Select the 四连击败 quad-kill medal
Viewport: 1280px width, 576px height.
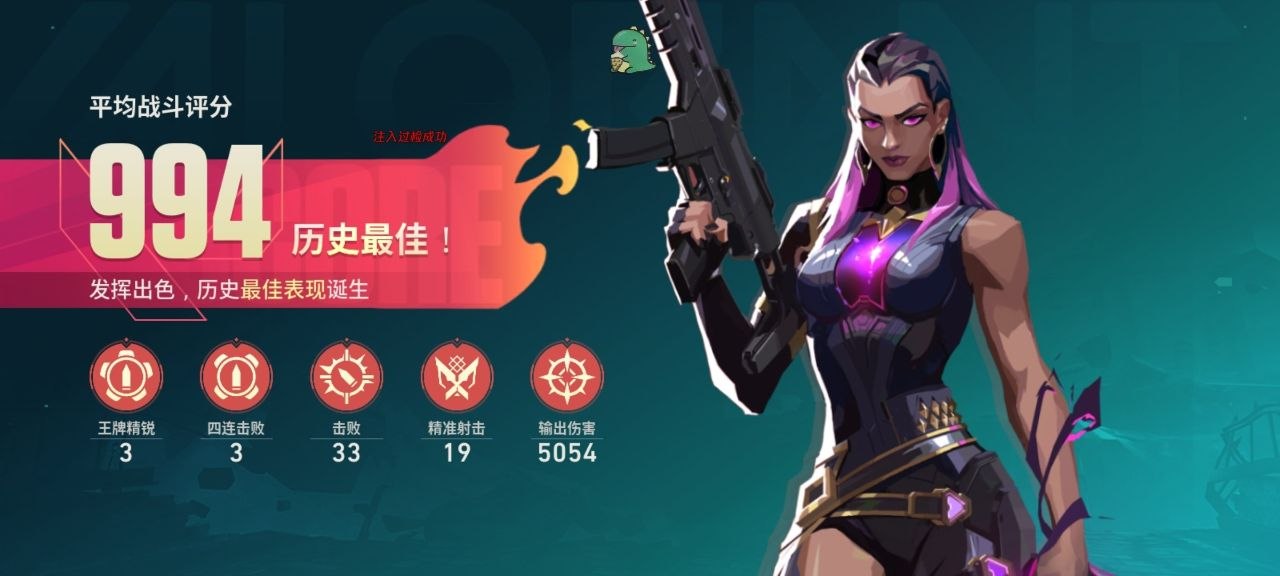pyautogui.click(x=236, y=377)
